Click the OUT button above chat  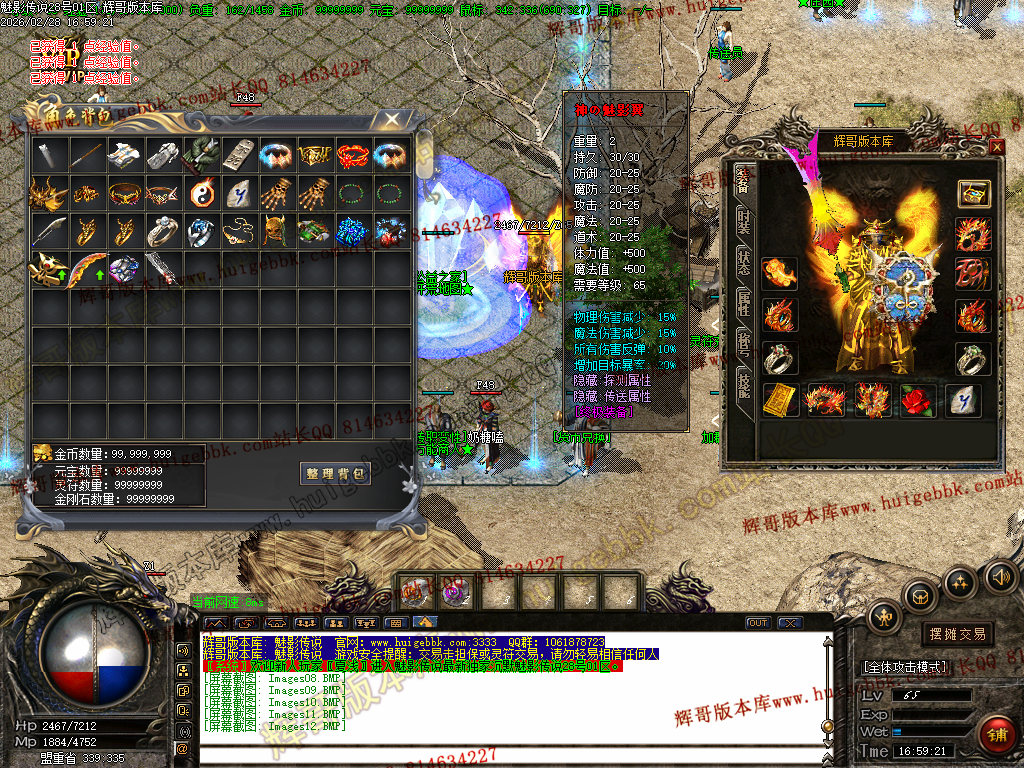[758, 623]
